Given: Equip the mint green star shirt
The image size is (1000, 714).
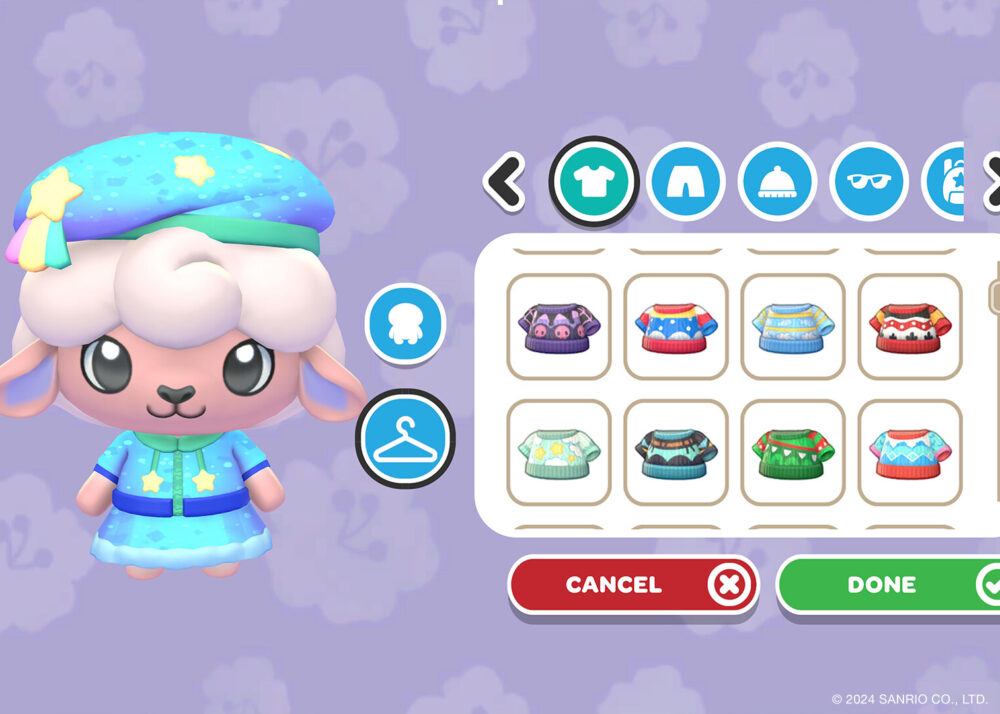Looking at the screenshot, I should (x=559, y=452).
